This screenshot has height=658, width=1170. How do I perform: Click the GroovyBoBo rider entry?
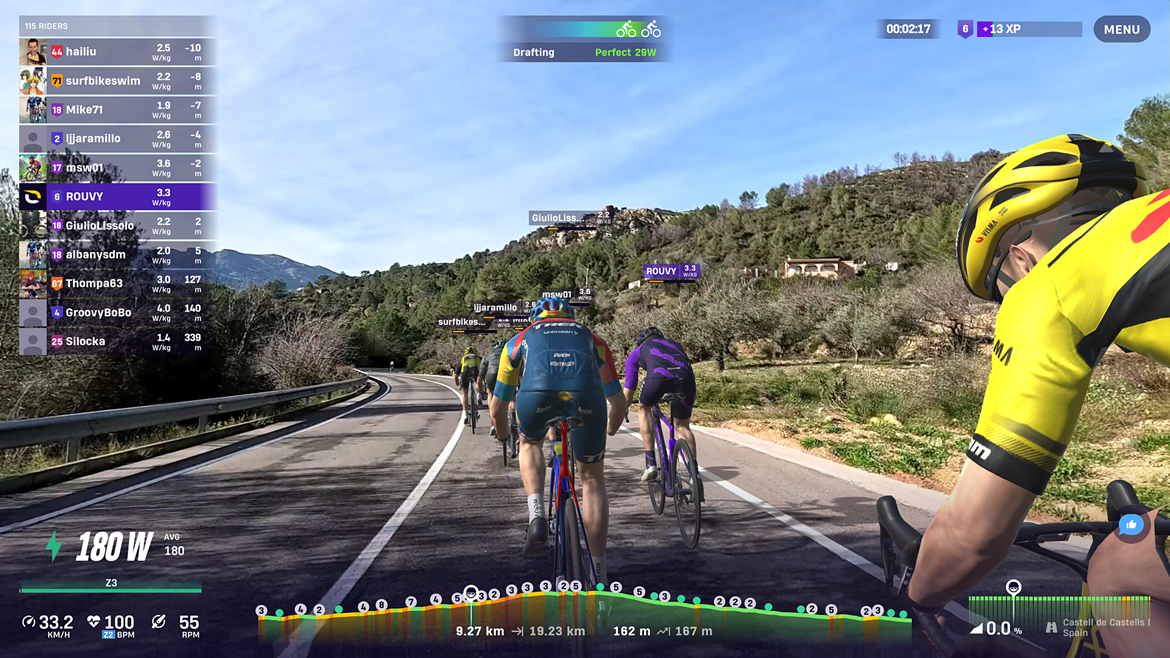[117, 313]
